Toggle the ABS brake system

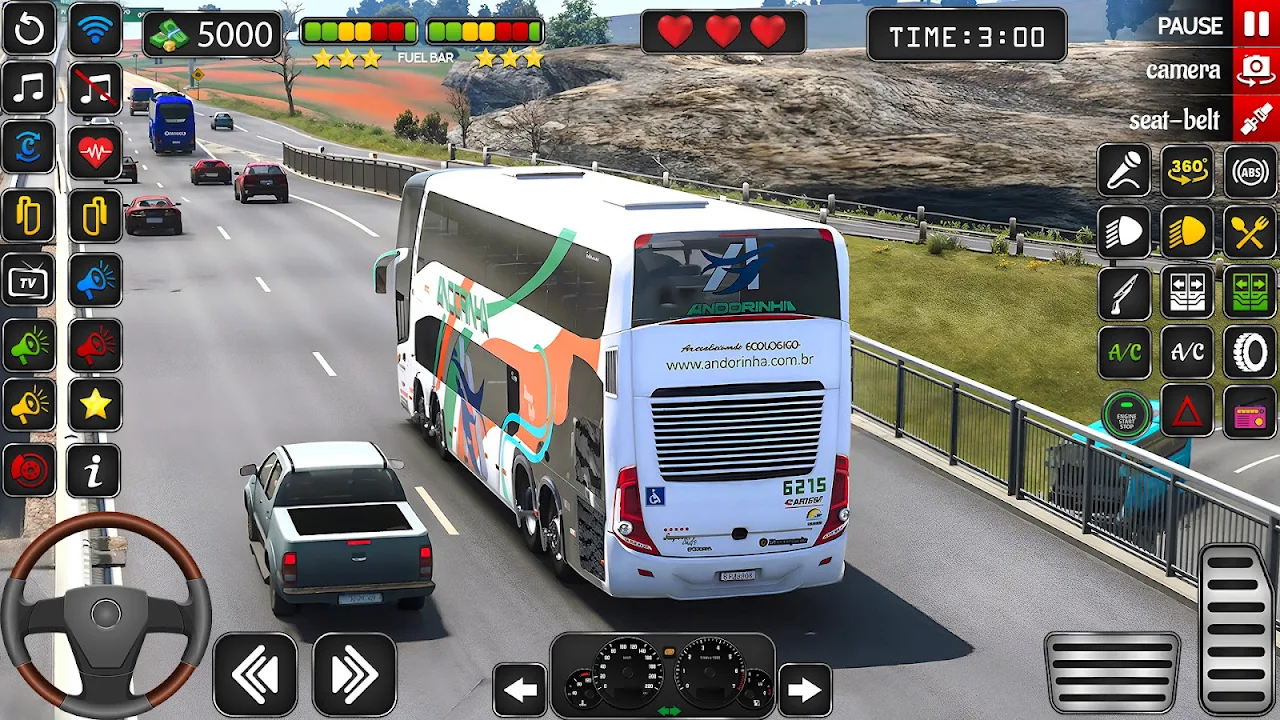point(1250,171)
